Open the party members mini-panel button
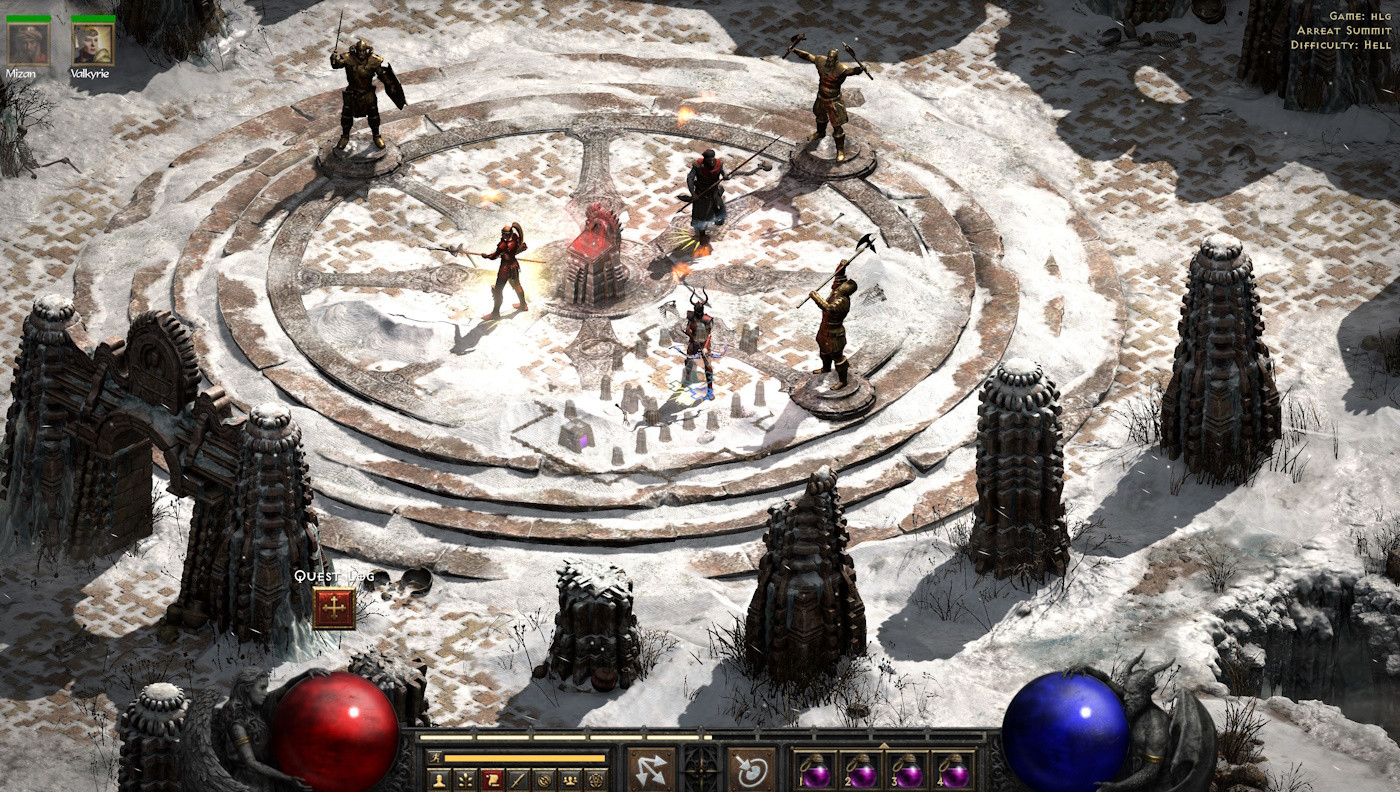Image resolution: width=1400 pixels, height=792 pixels. (570, 778)
